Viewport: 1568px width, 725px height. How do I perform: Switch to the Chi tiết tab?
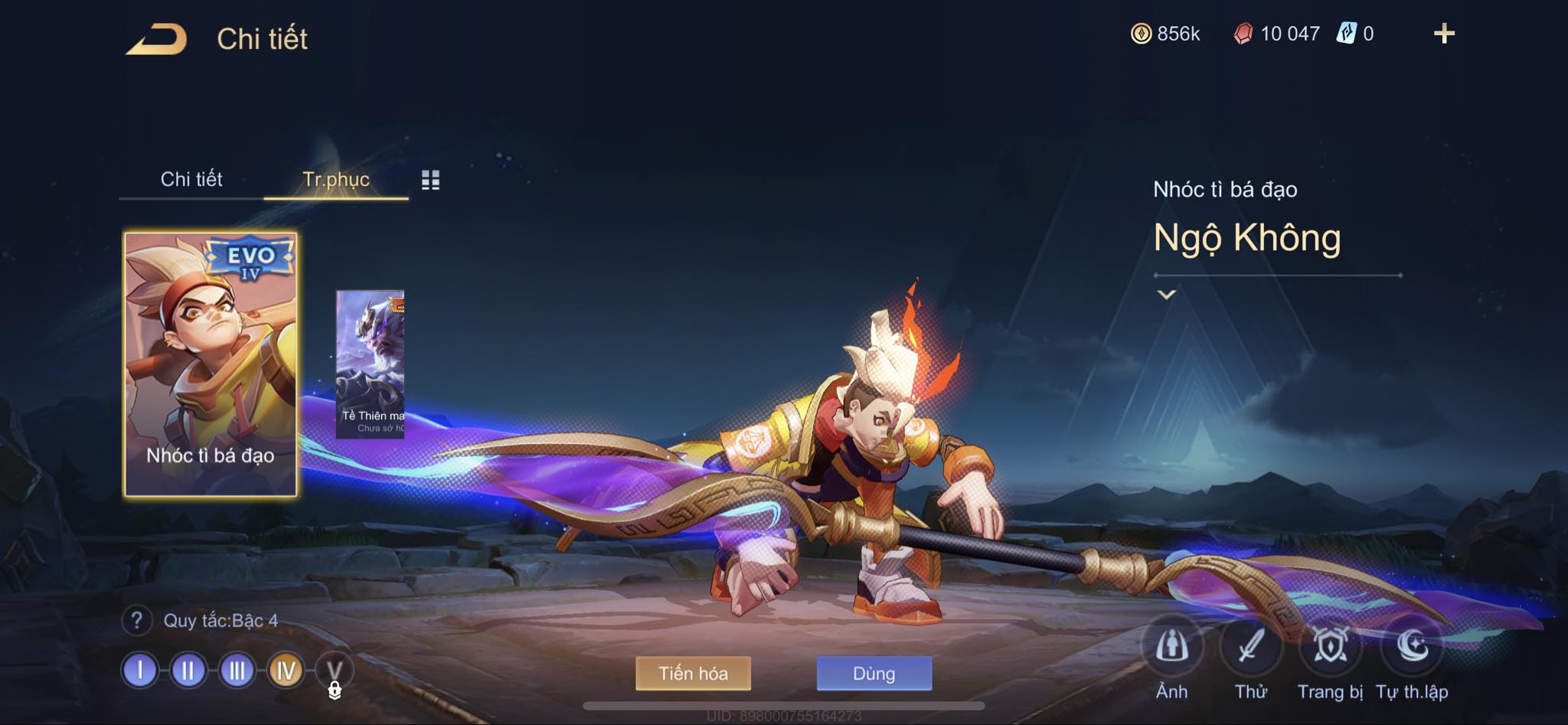[191, 179]
